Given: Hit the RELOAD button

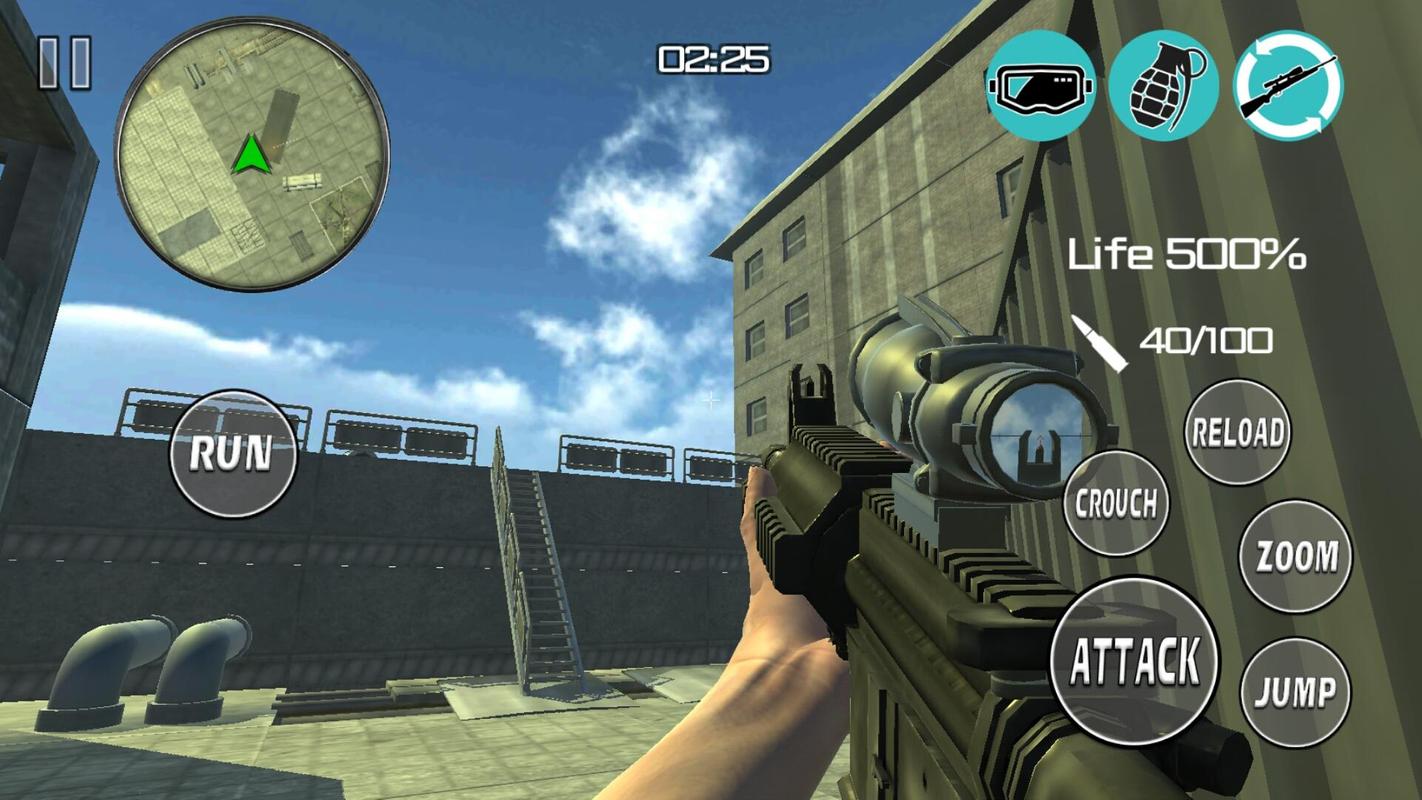Looking at the screenshot, I should pyautogui.click(x=1237, y=432).
